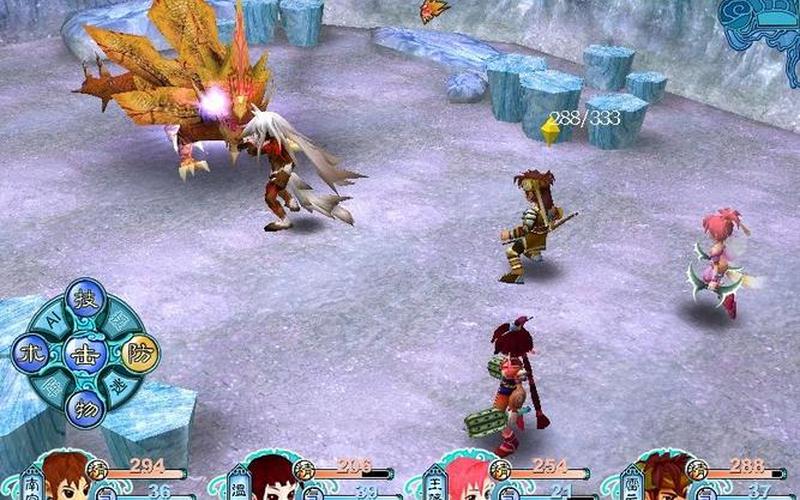
Task: Select the 击 (attack) center orb
Action: pyautogui.click(x=85, y=354)
